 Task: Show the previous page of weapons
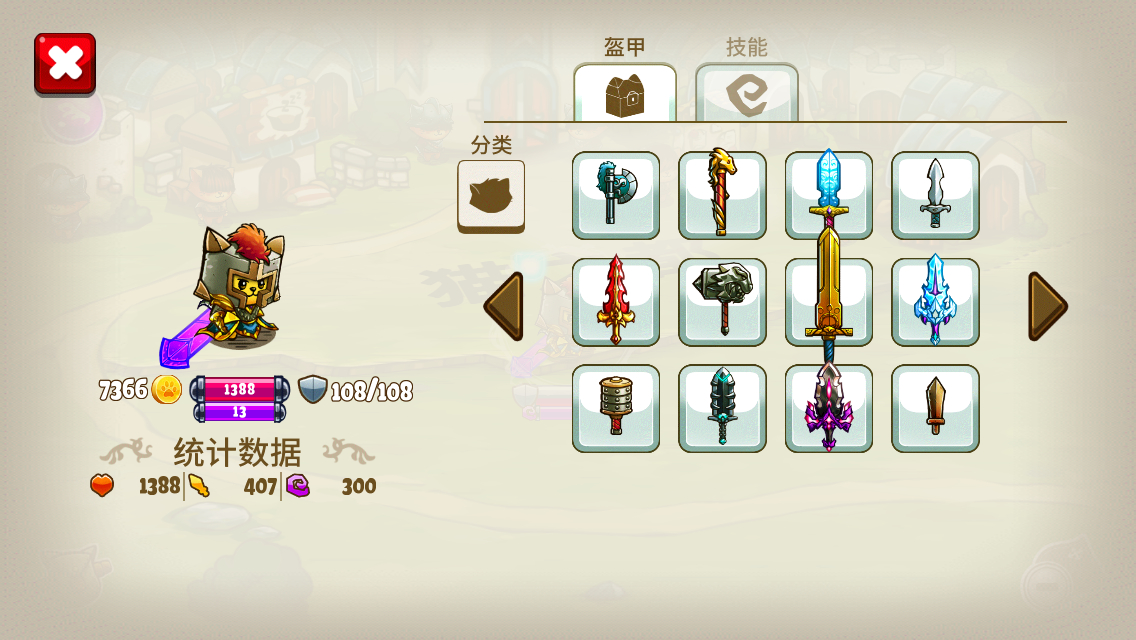click(503, 306)
